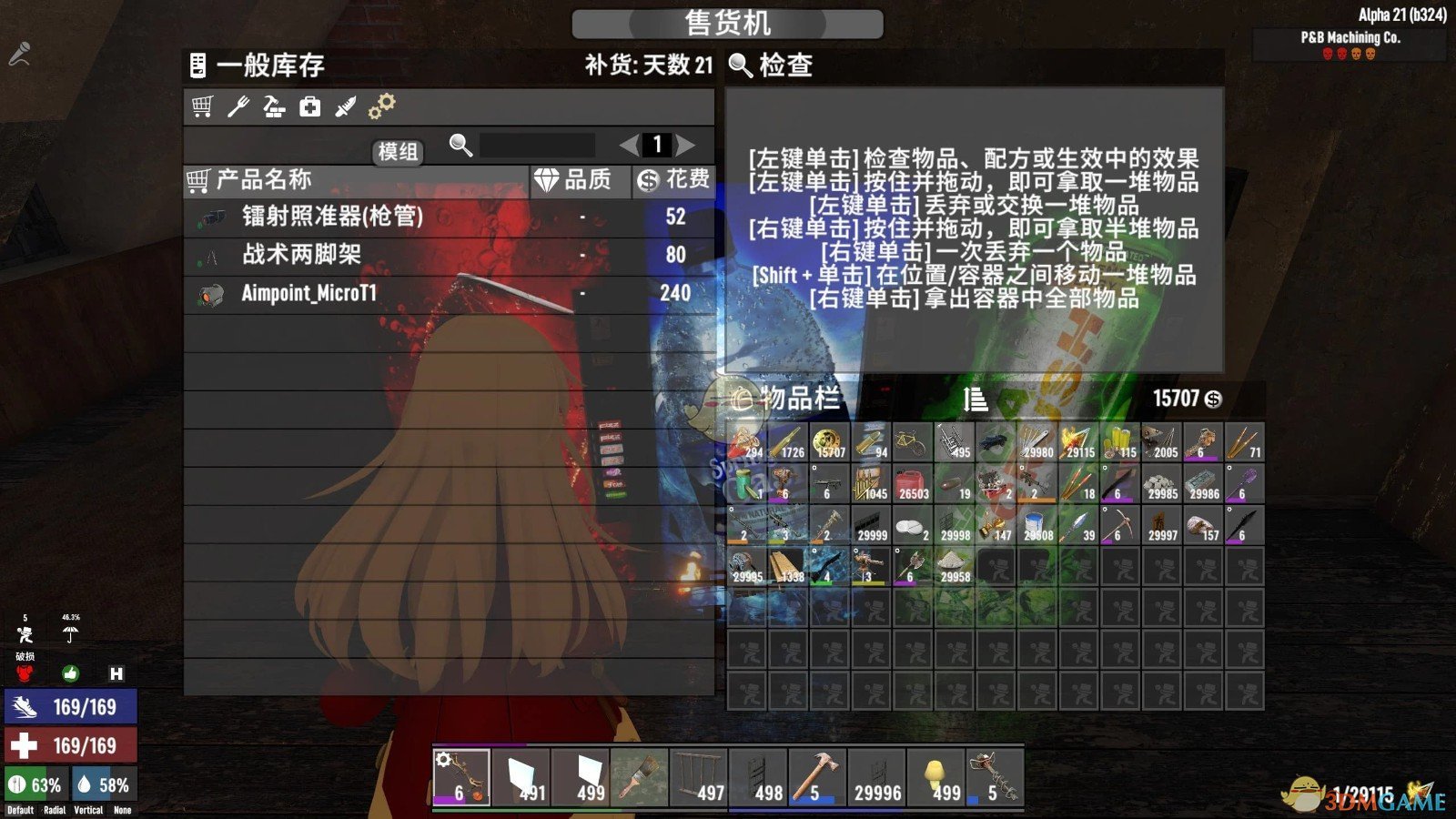This screenshot has width=1456, height=819.
Task: Toggle sorting by the 品质 quality column
Action: click(576, 180)
